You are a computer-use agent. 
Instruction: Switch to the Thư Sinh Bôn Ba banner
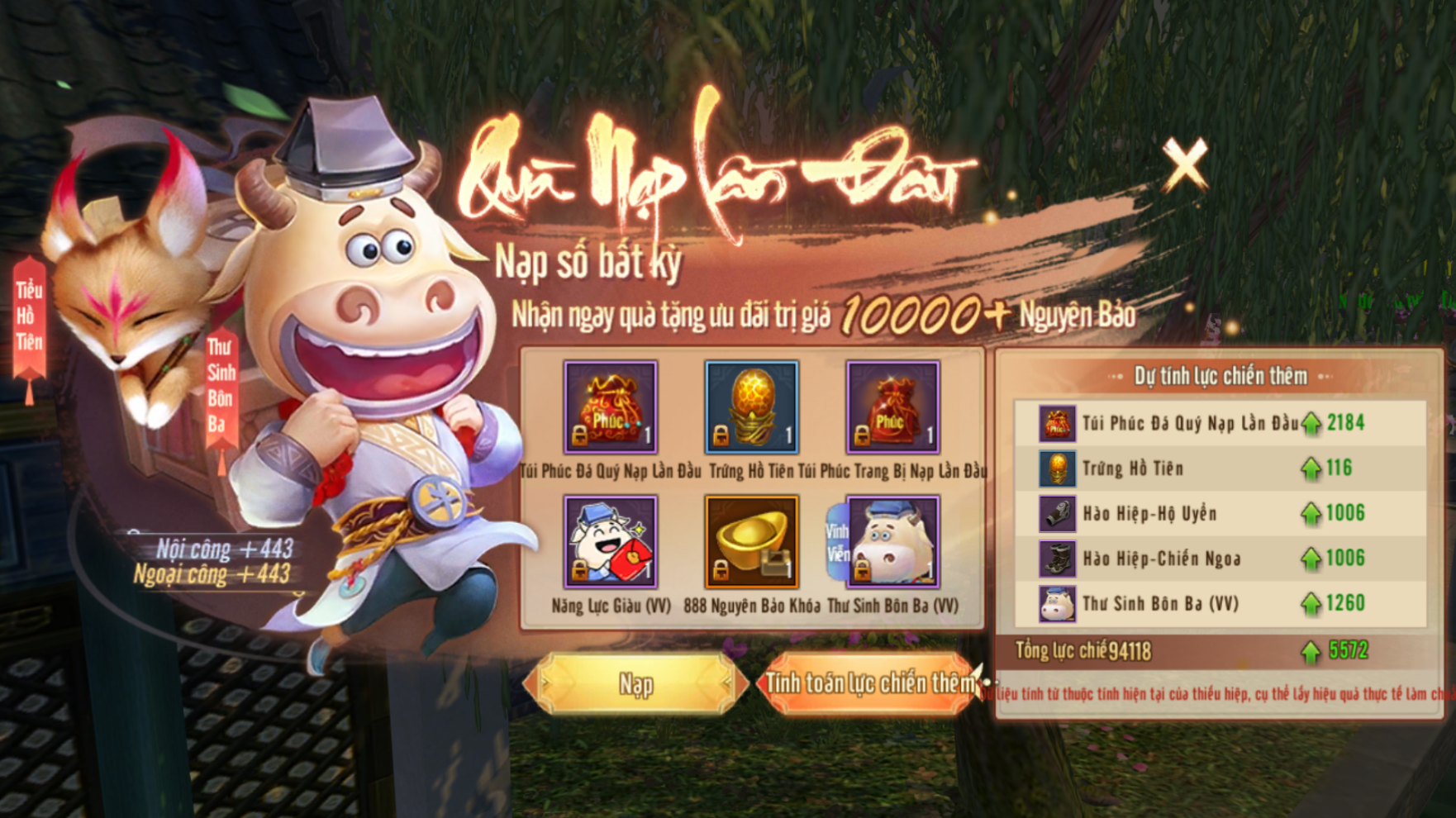click(x=221, y=384)
